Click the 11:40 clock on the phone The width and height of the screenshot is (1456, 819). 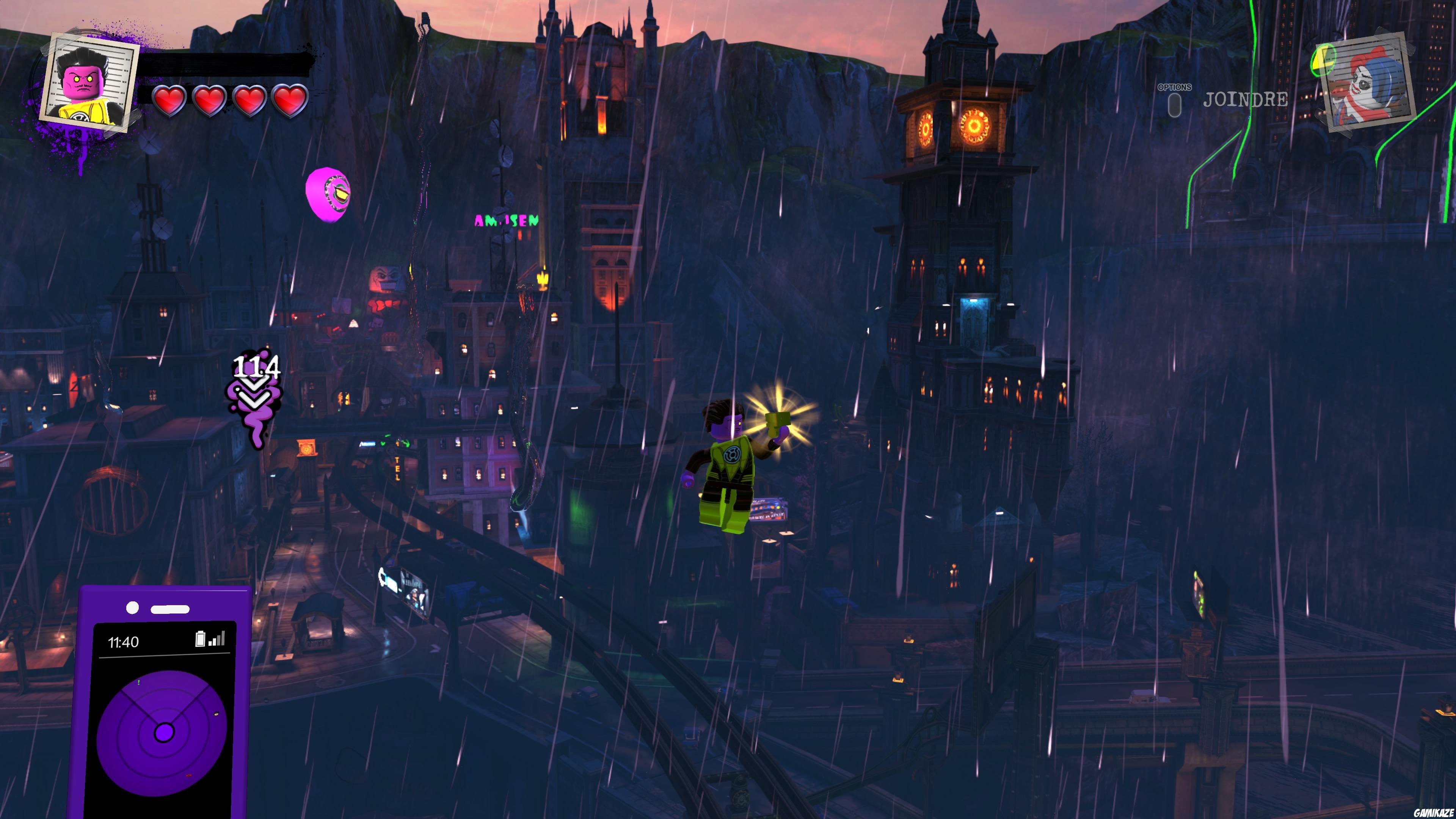(x=124, y=642)
